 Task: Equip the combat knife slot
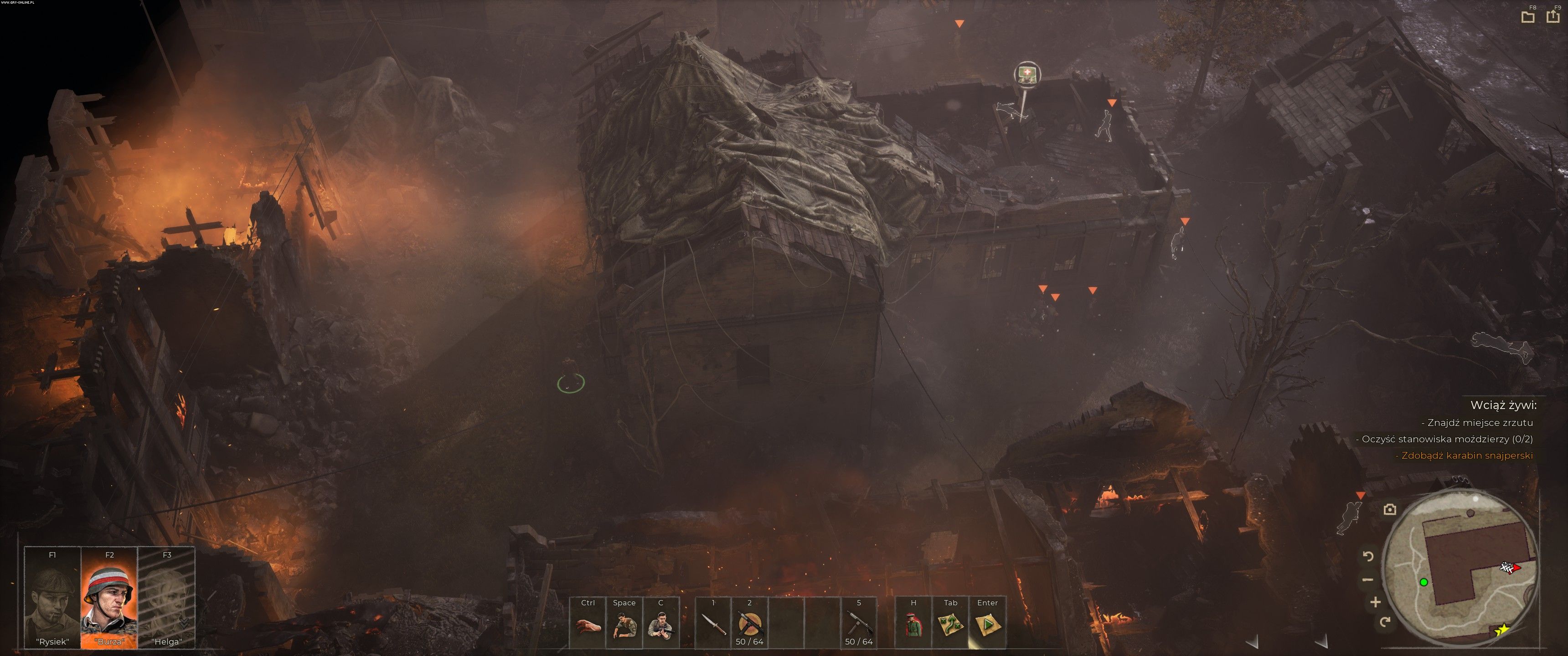713,625
